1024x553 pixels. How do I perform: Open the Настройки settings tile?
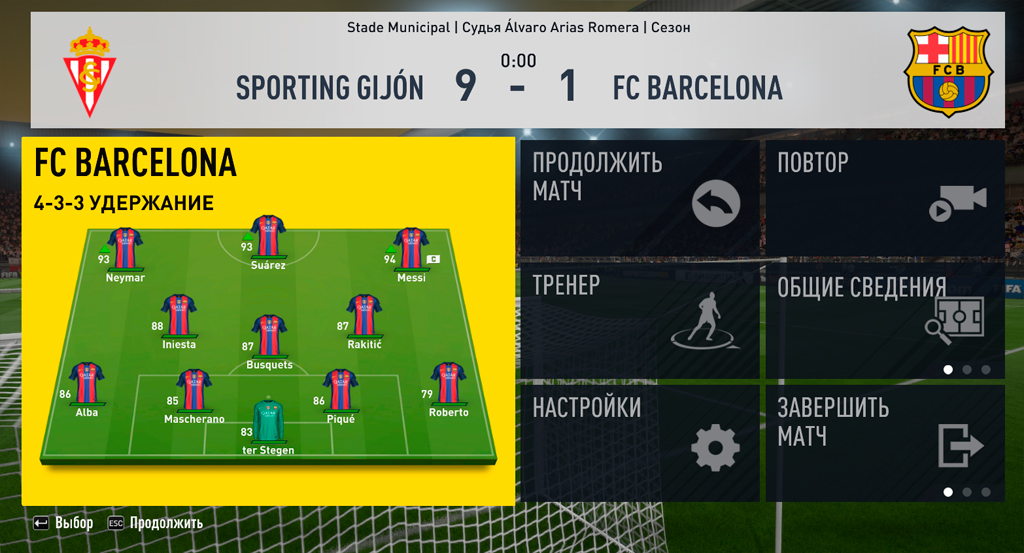click(639, 443)
